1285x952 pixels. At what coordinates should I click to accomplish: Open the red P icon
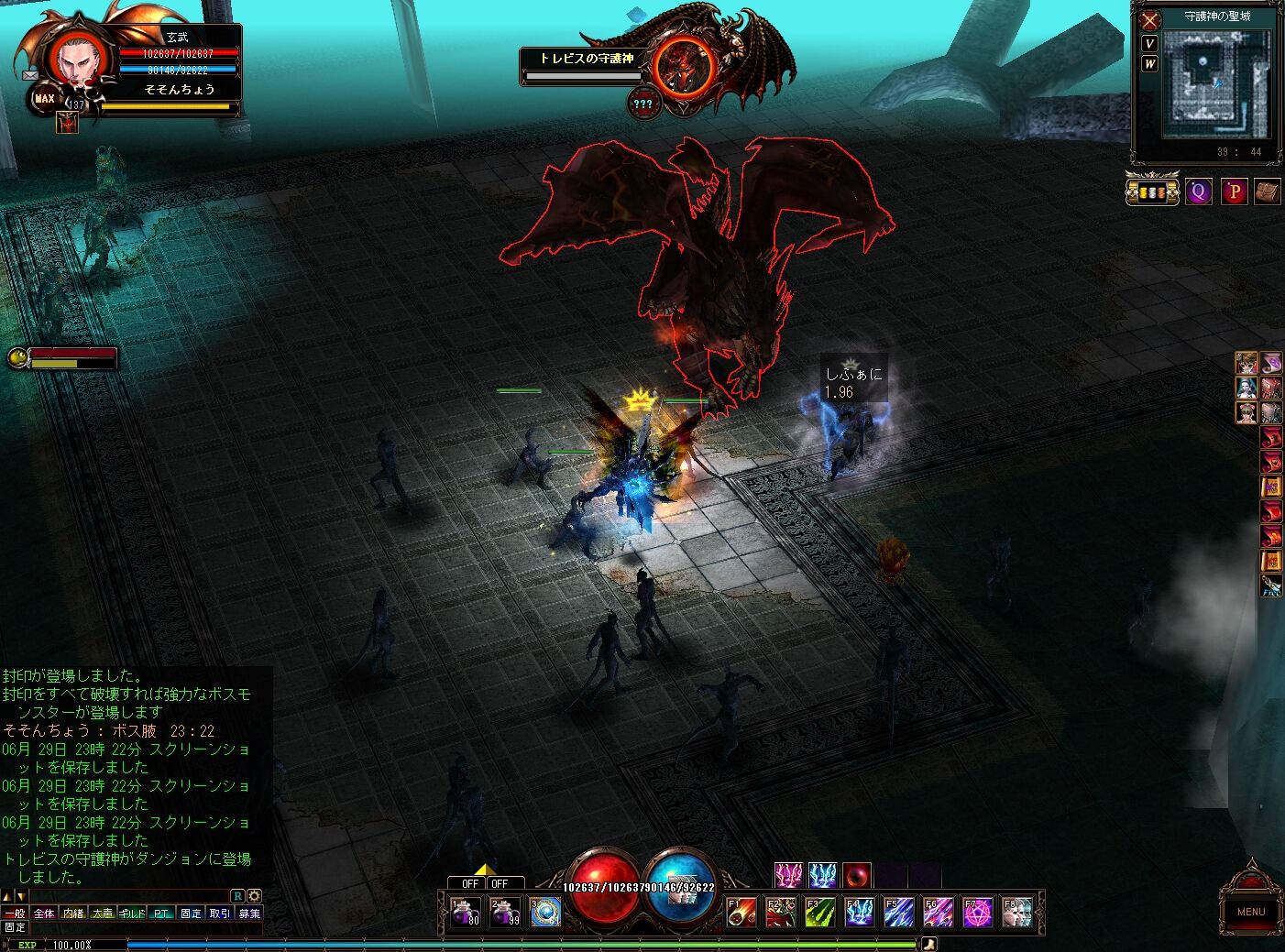coord(1234,191)
